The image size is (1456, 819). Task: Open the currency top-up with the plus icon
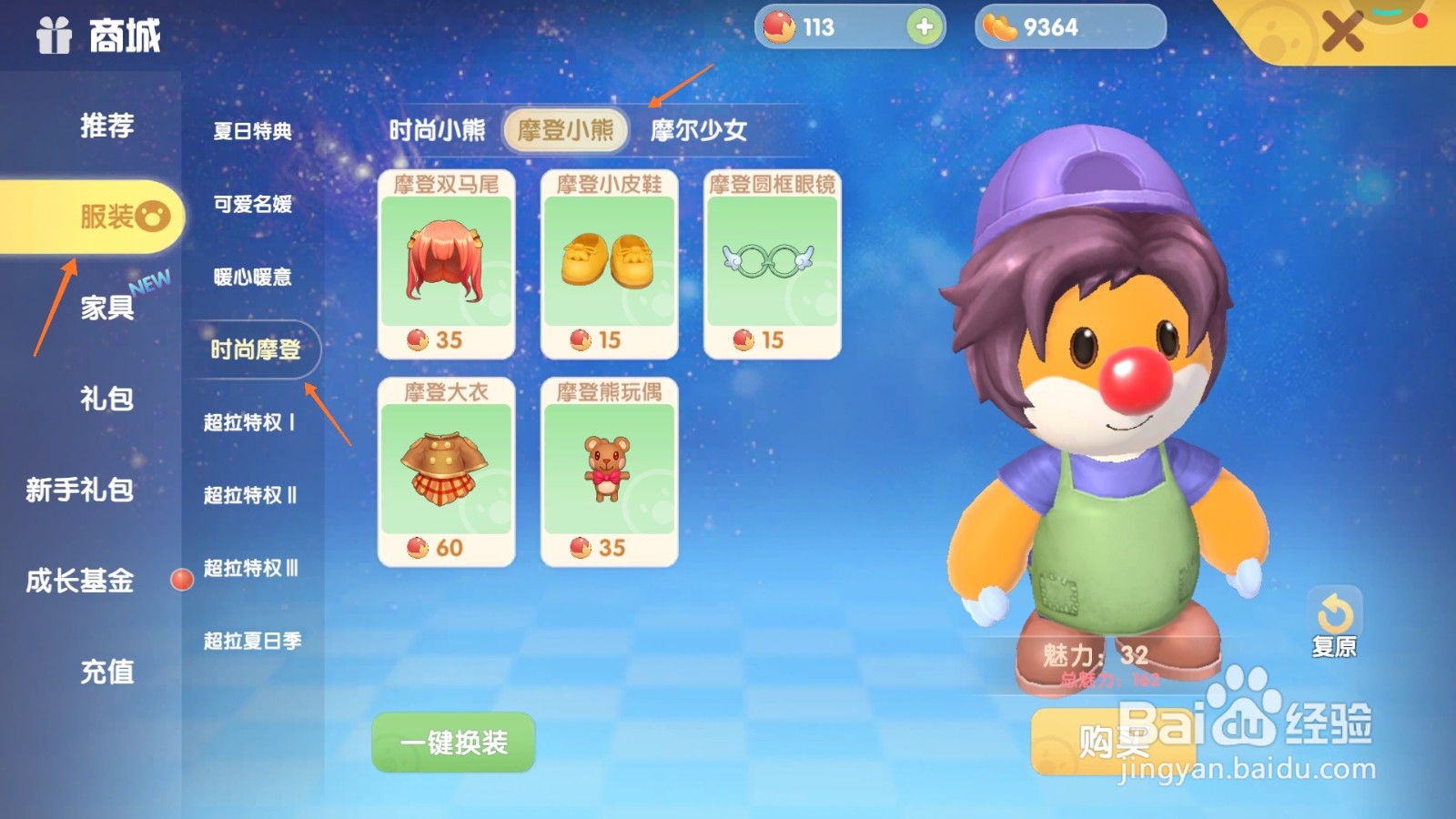point(923,27)
